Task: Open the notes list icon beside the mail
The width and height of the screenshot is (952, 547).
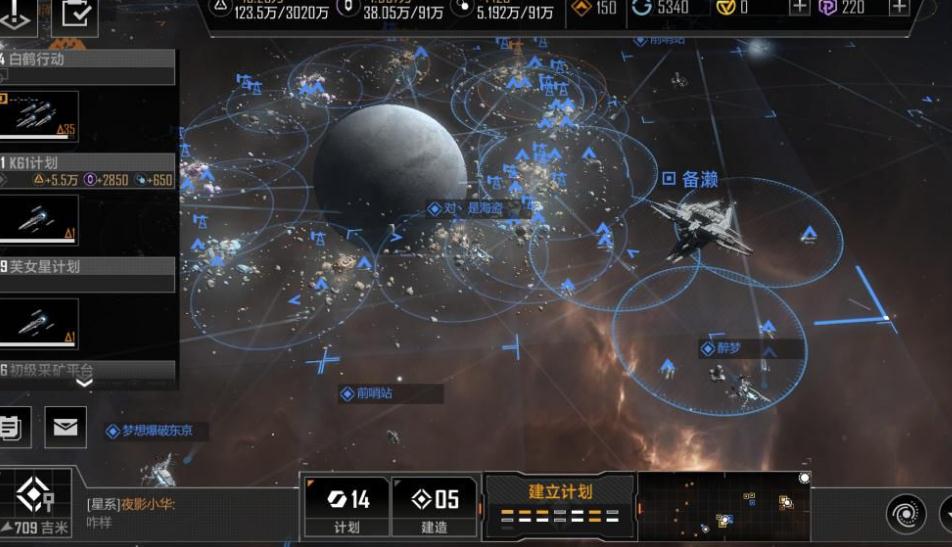Action: [x=12, y=428]
